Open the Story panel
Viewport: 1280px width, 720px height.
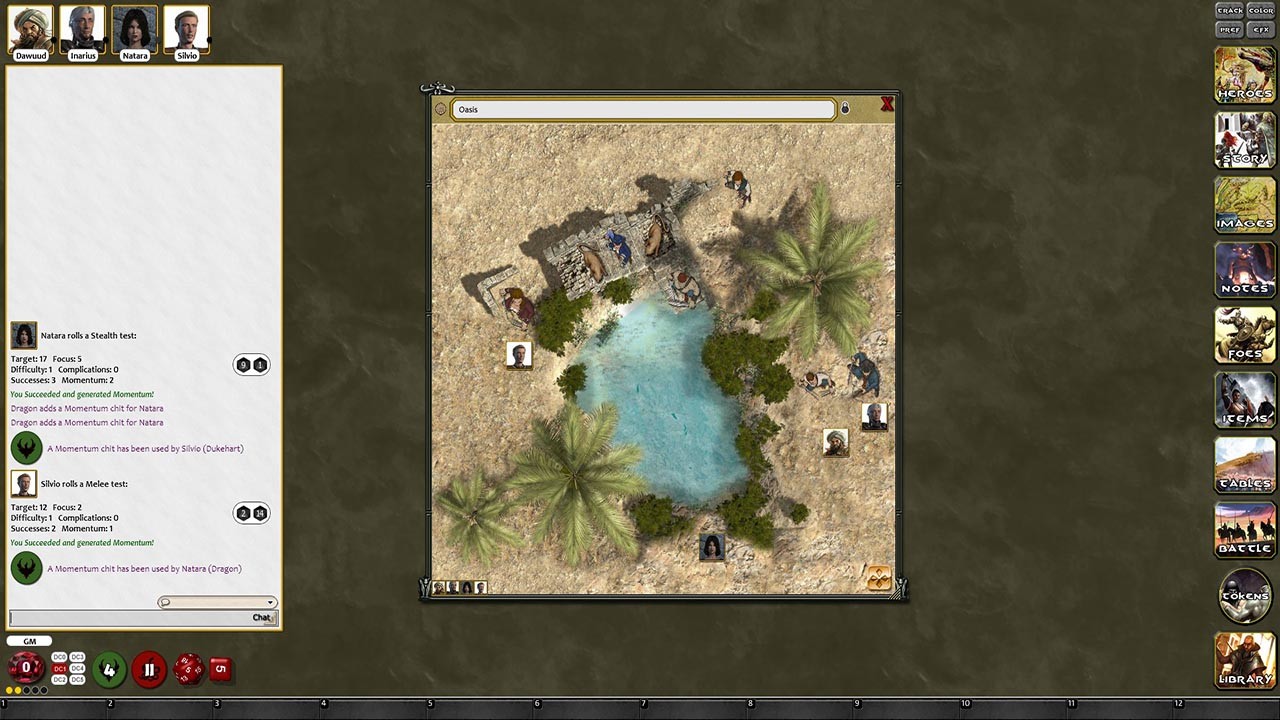(1244, 140)
